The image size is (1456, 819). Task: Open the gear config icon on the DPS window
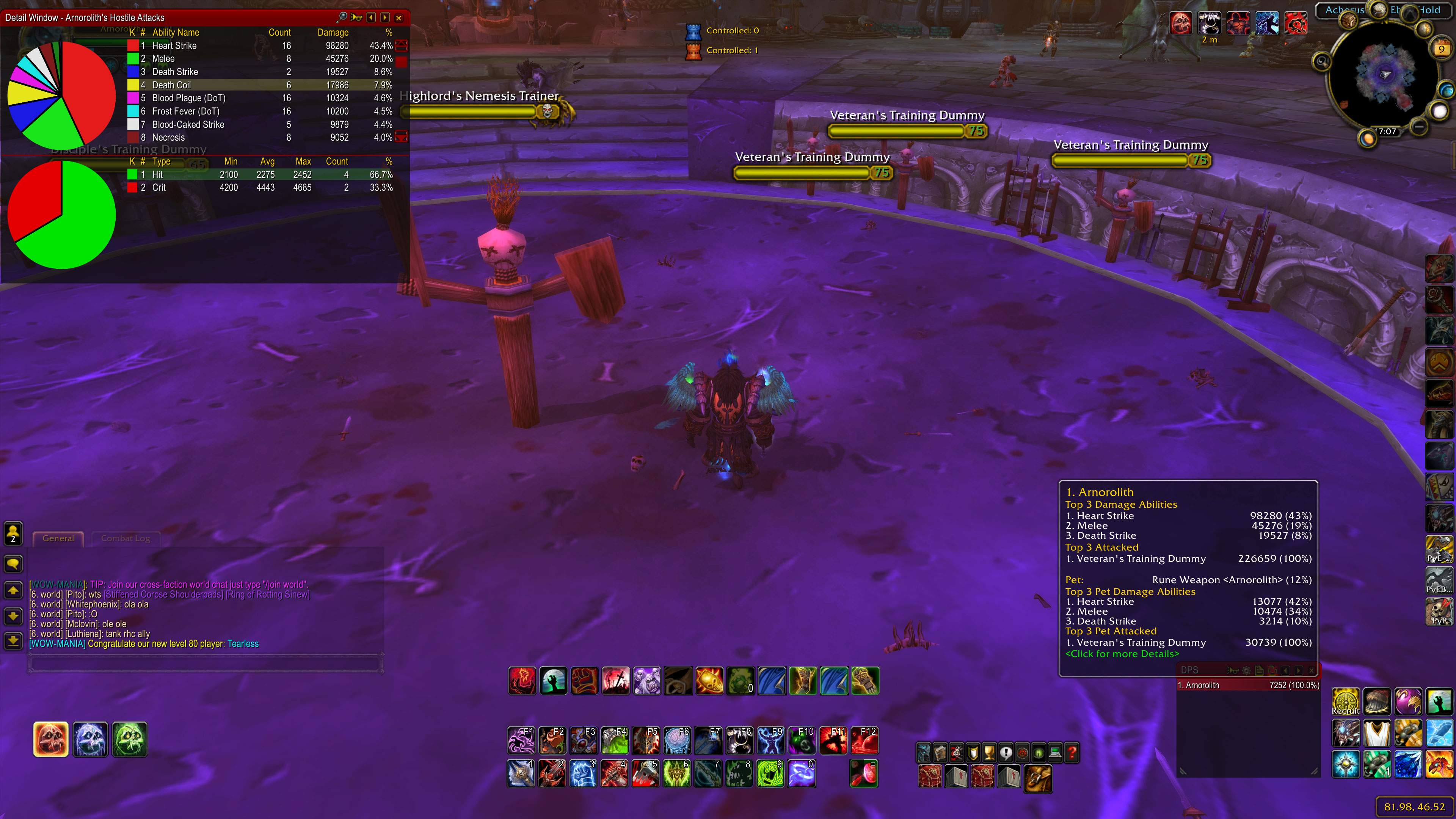1246,670
